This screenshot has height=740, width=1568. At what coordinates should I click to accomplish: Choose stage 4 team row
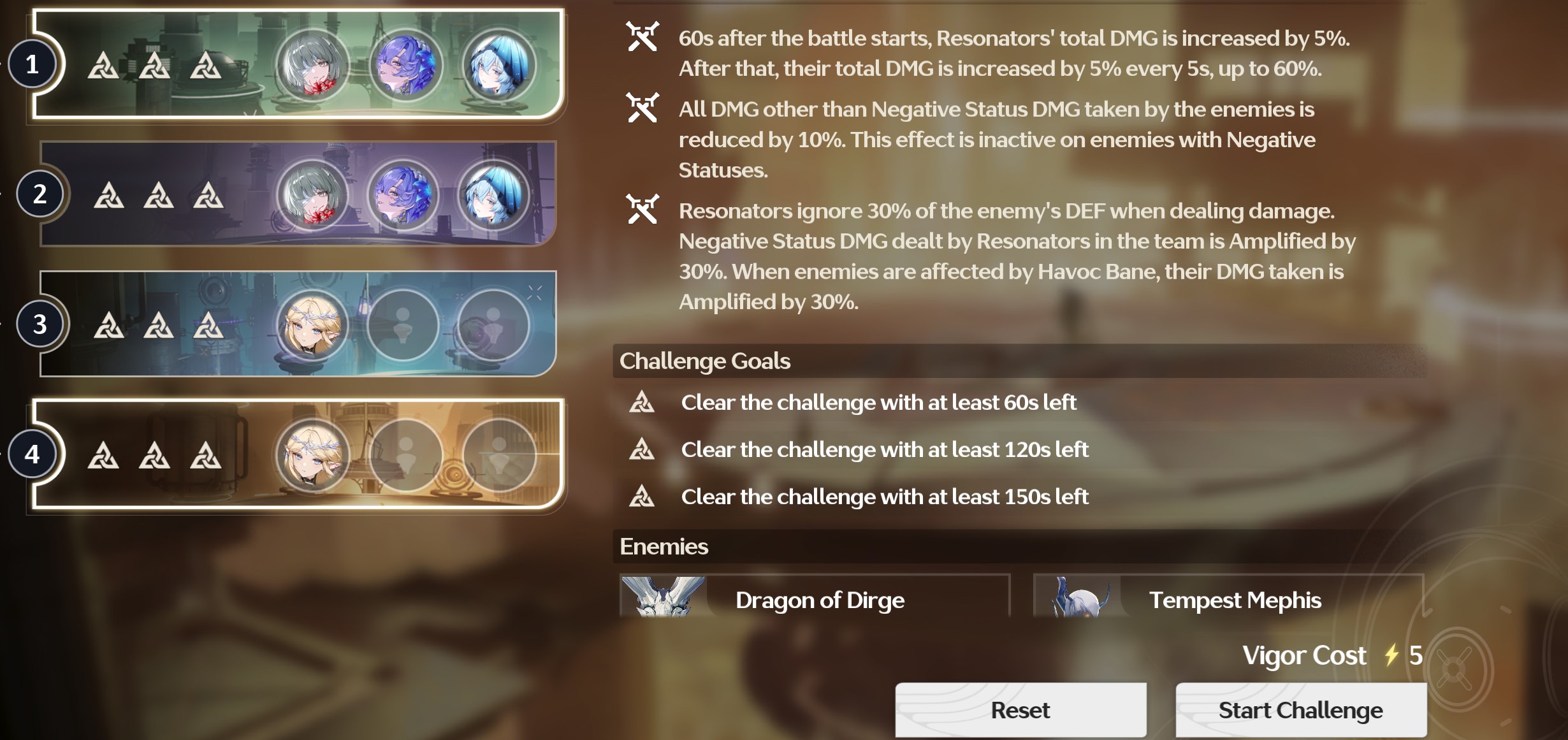(x=297, y=454)
